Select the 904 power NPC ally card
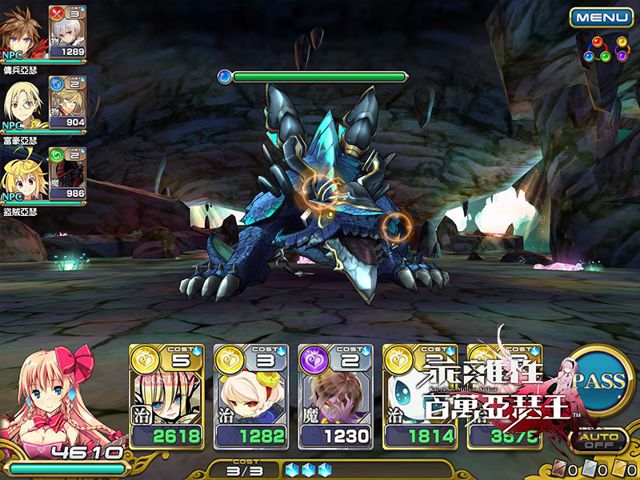Screen dimensions: 640x480 click(68, 102)
